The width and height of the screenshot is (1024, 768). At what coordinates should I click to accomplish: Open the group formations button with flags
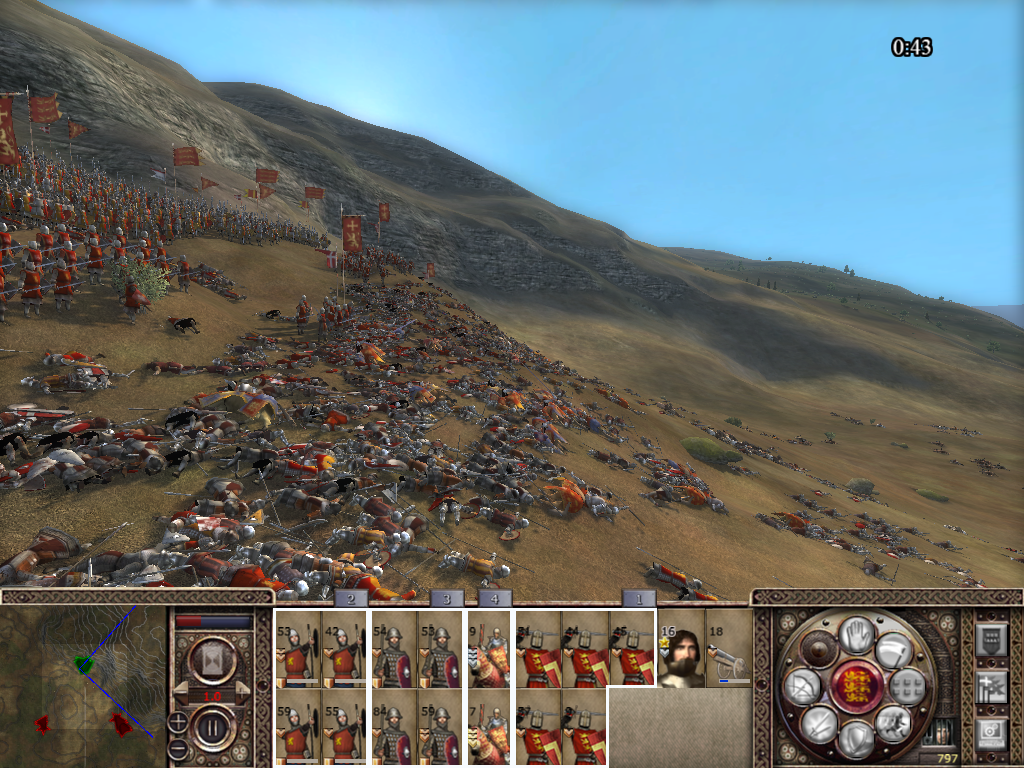[990, 687]
